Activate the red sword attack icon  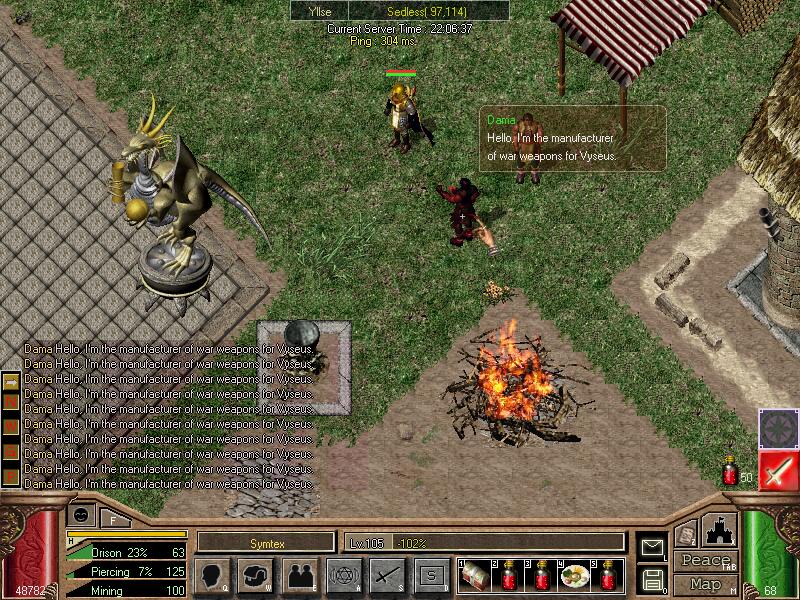(777, 469)
